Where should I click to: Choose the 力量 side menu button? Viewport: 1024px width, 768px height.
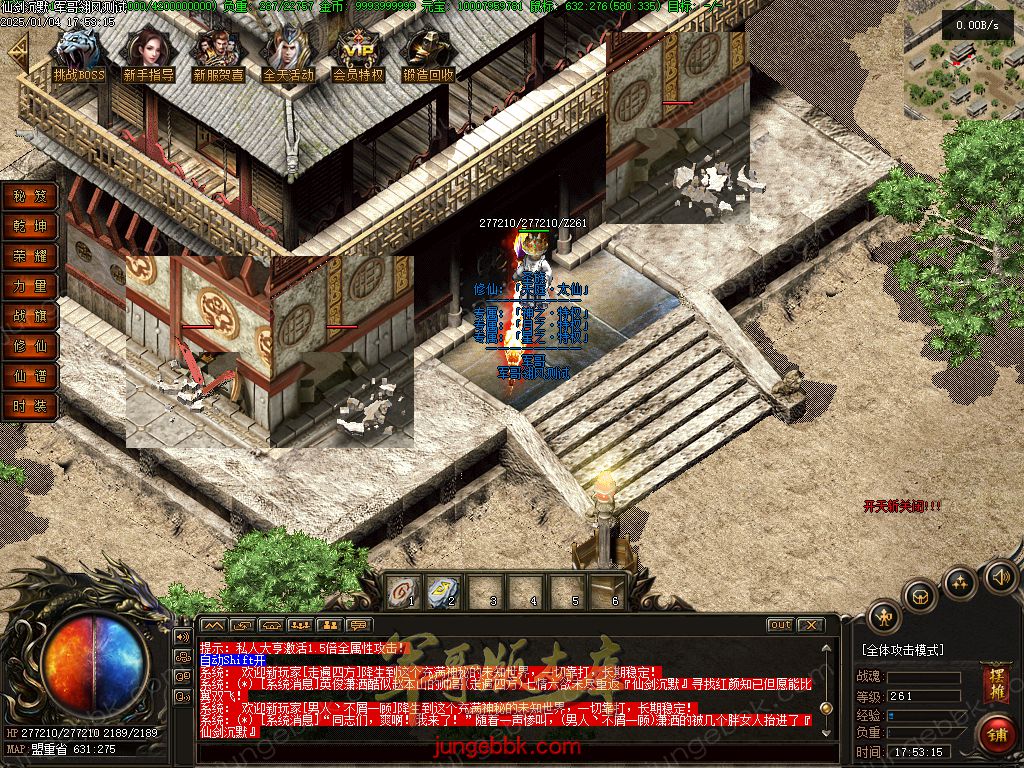click(x=30, y=286)
